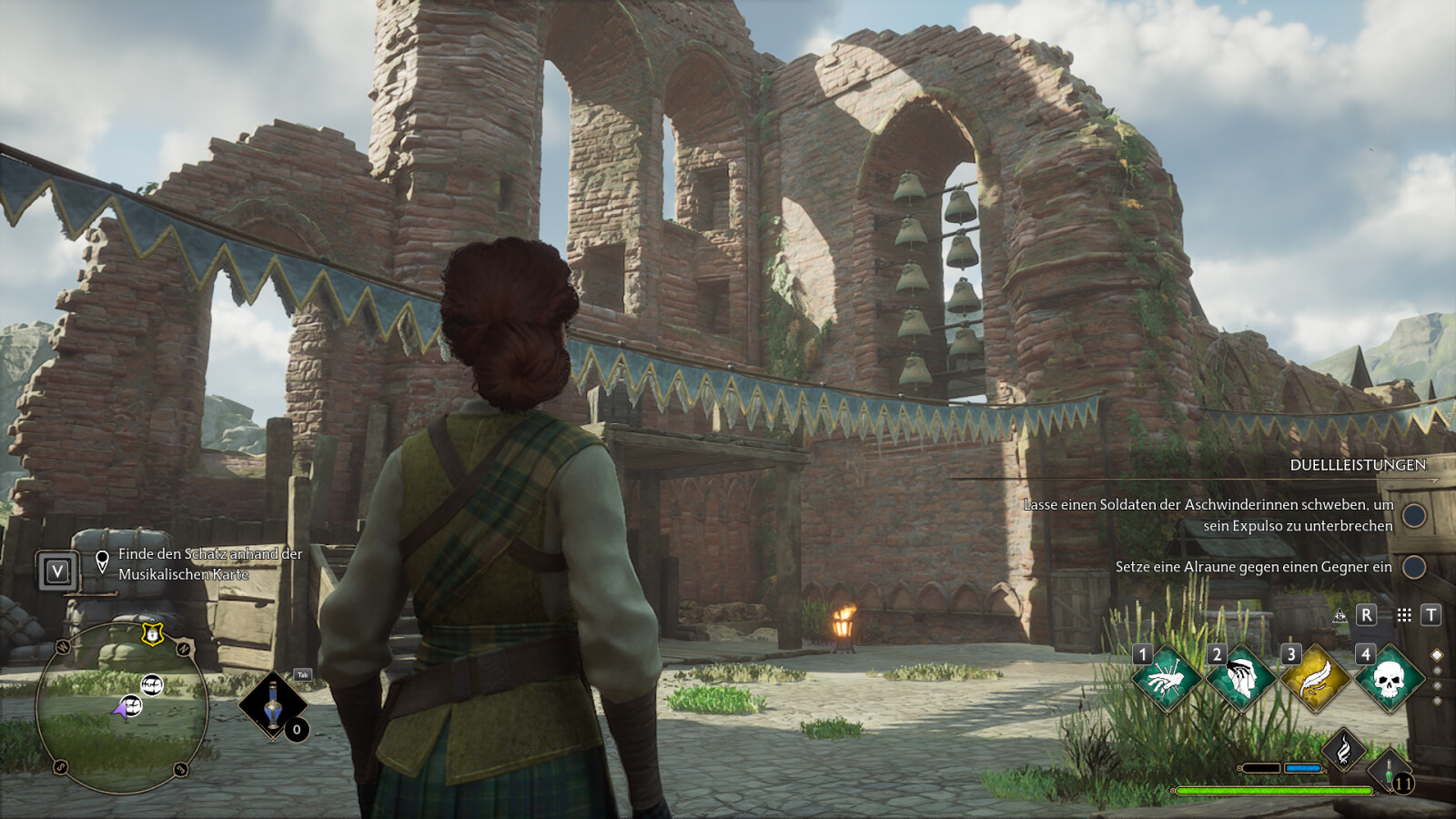Click the small triangle Revelio icon

(x=1340, y=616)
